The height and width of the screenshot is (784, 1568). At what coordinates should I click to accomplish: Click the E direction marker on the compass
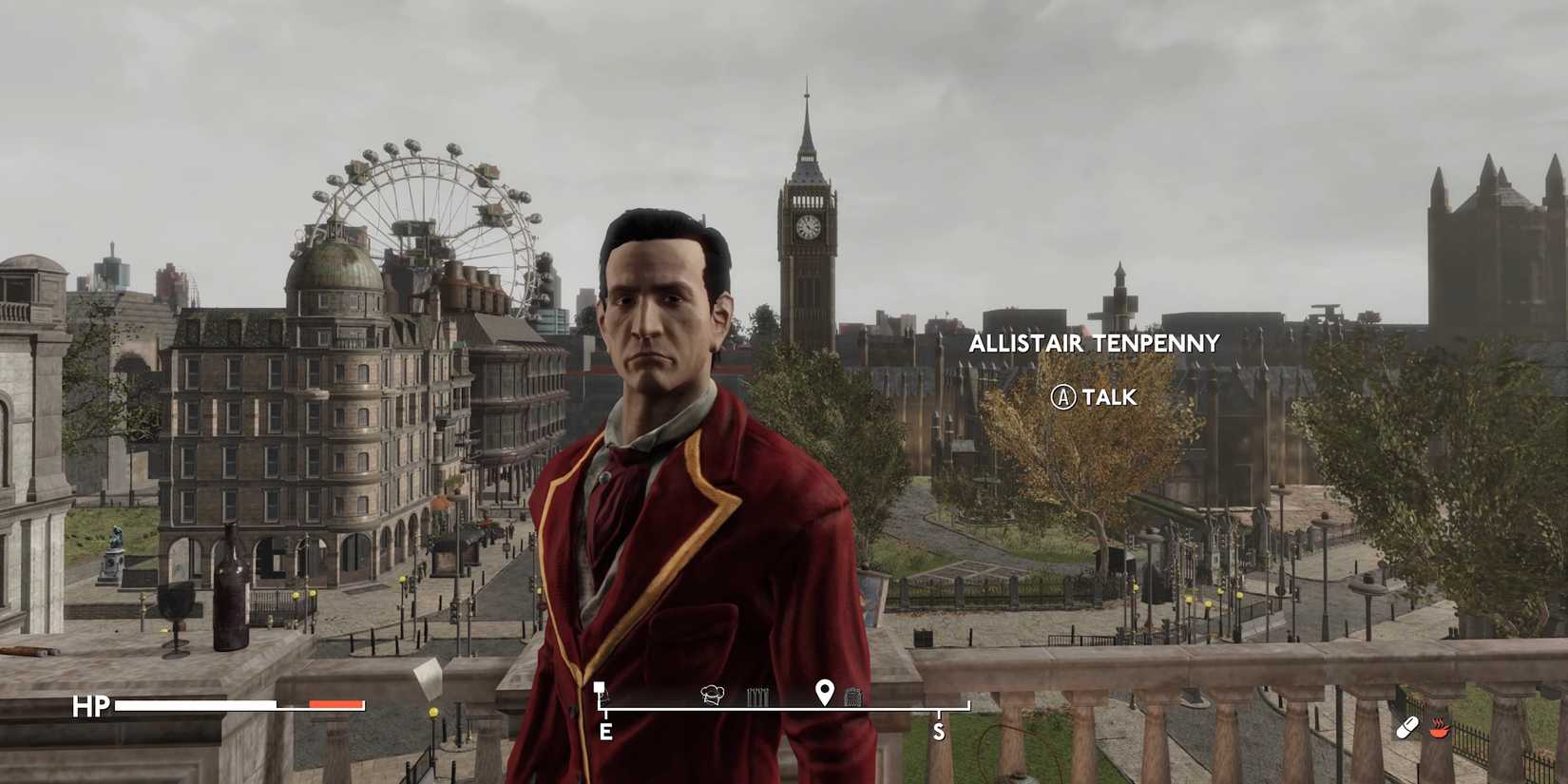(x=605, y=732)
